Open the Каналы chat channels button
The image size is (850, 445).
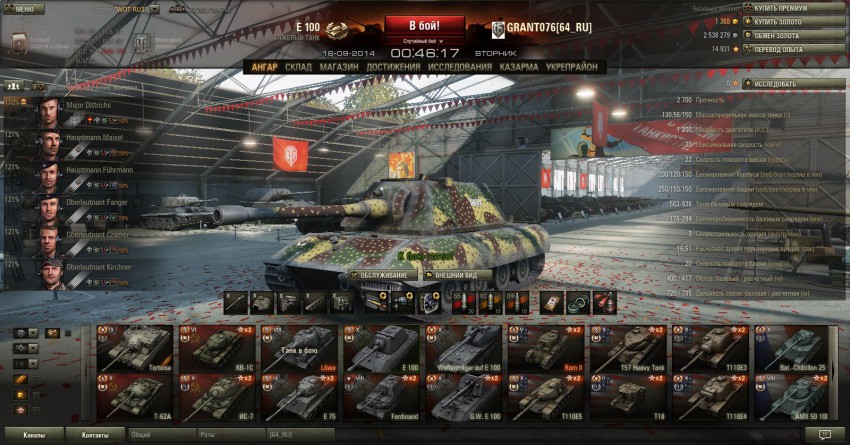pos(33,436)
